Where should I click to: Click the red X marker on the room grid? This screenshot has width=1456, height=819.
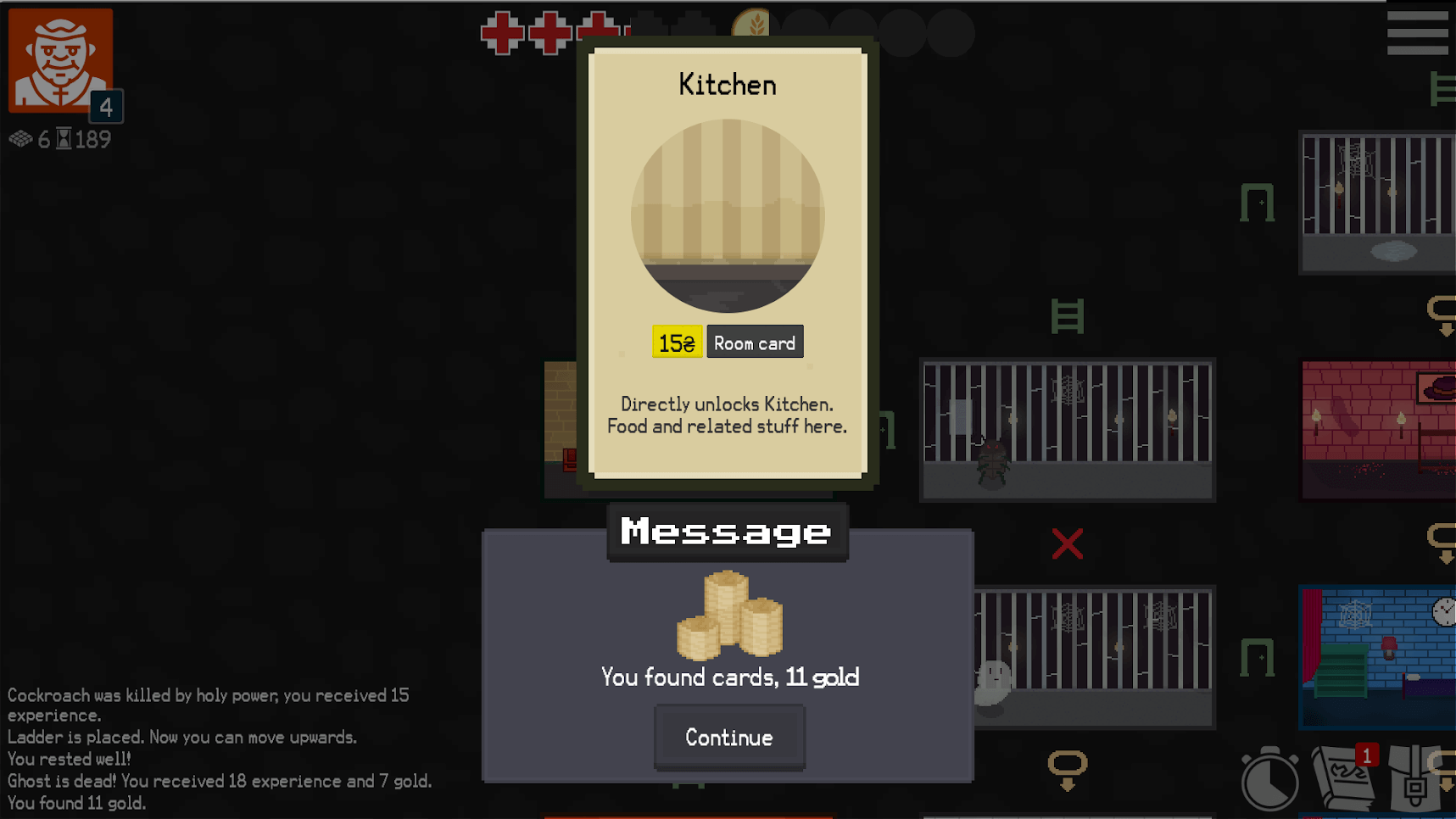click(x=1068, y=544)
